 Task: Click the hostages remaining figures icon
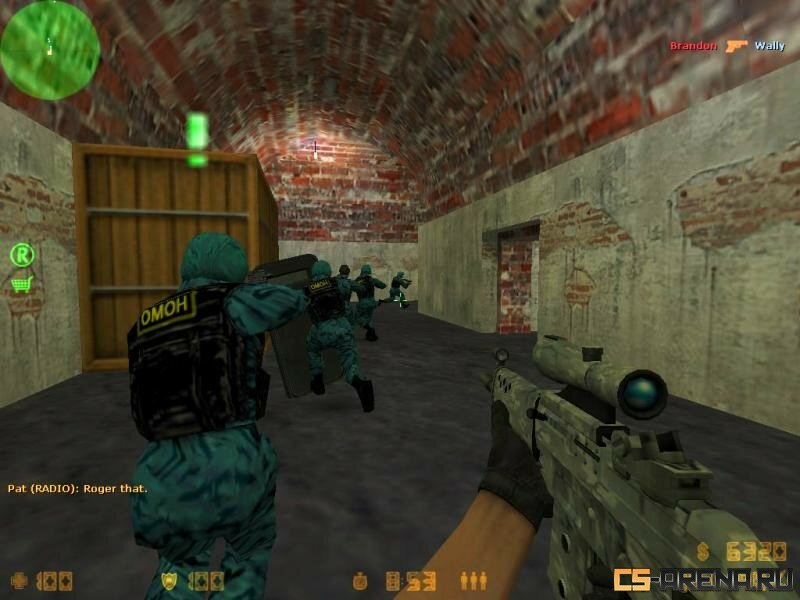[x=472, y=580]
